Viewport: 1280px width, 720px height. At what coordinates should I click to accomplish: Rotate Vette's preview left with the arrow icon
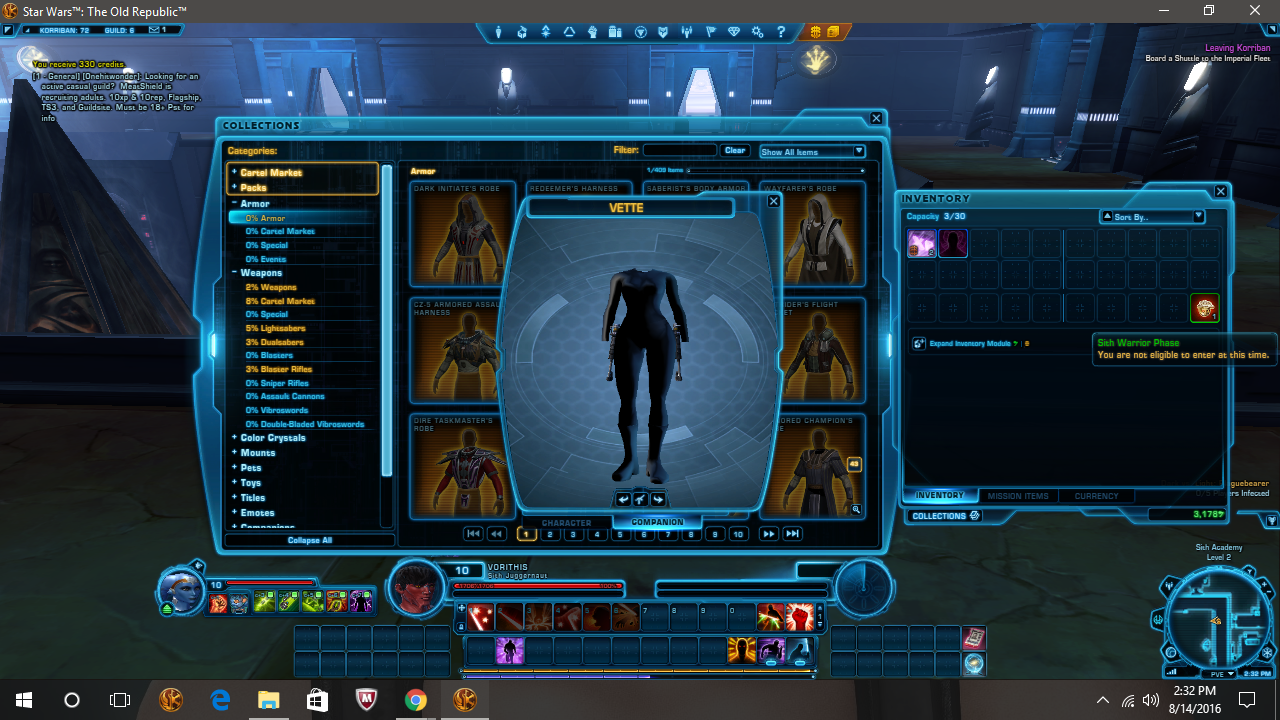click(x=622, y=498)
